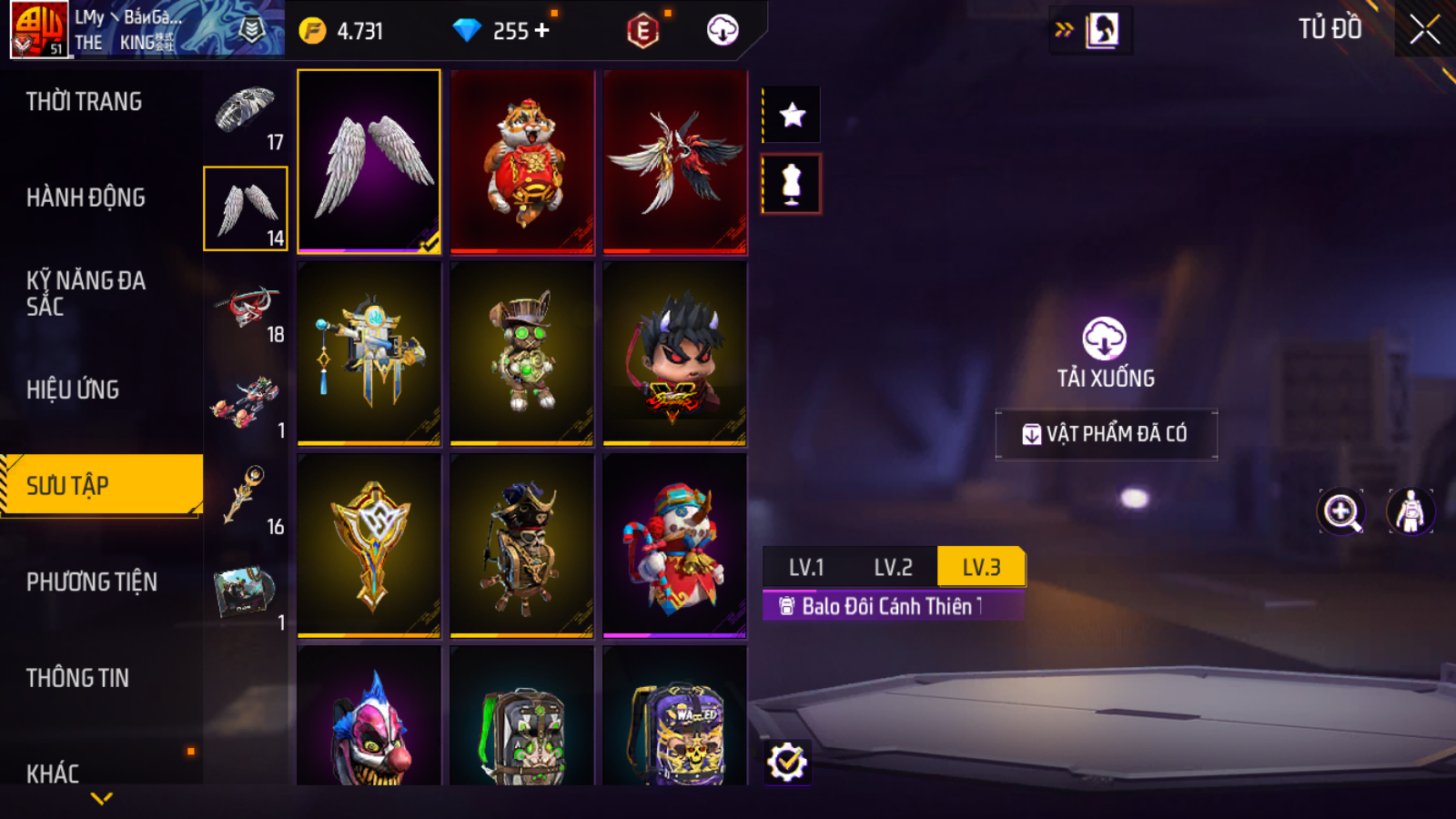Toggle the star favorites filter
This screenshot has height=819, width=1456.
[792, 116]
